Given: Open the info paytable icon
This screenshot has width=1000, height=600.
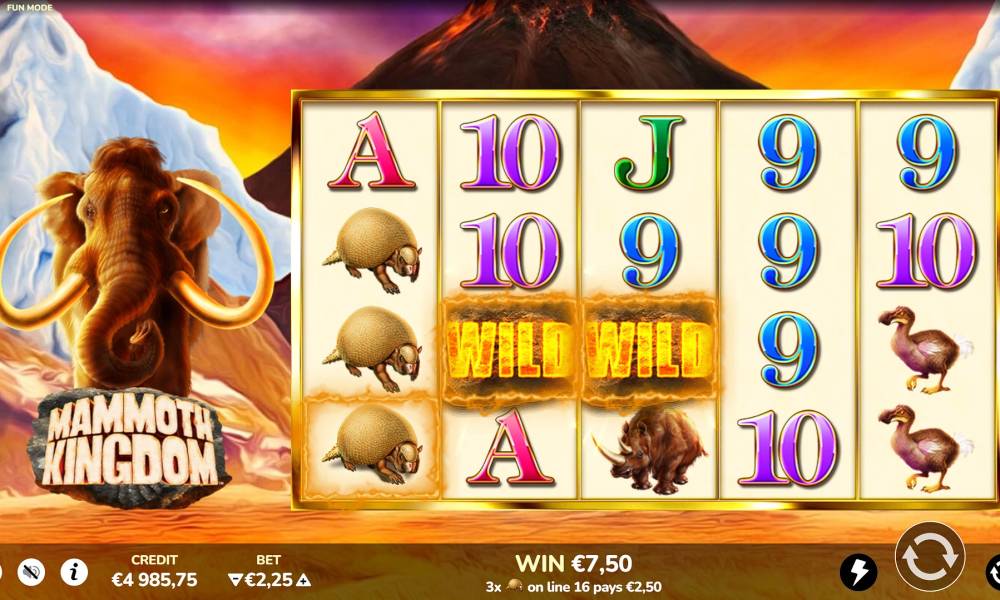Looking at the screenshot, I should [74, 571].
